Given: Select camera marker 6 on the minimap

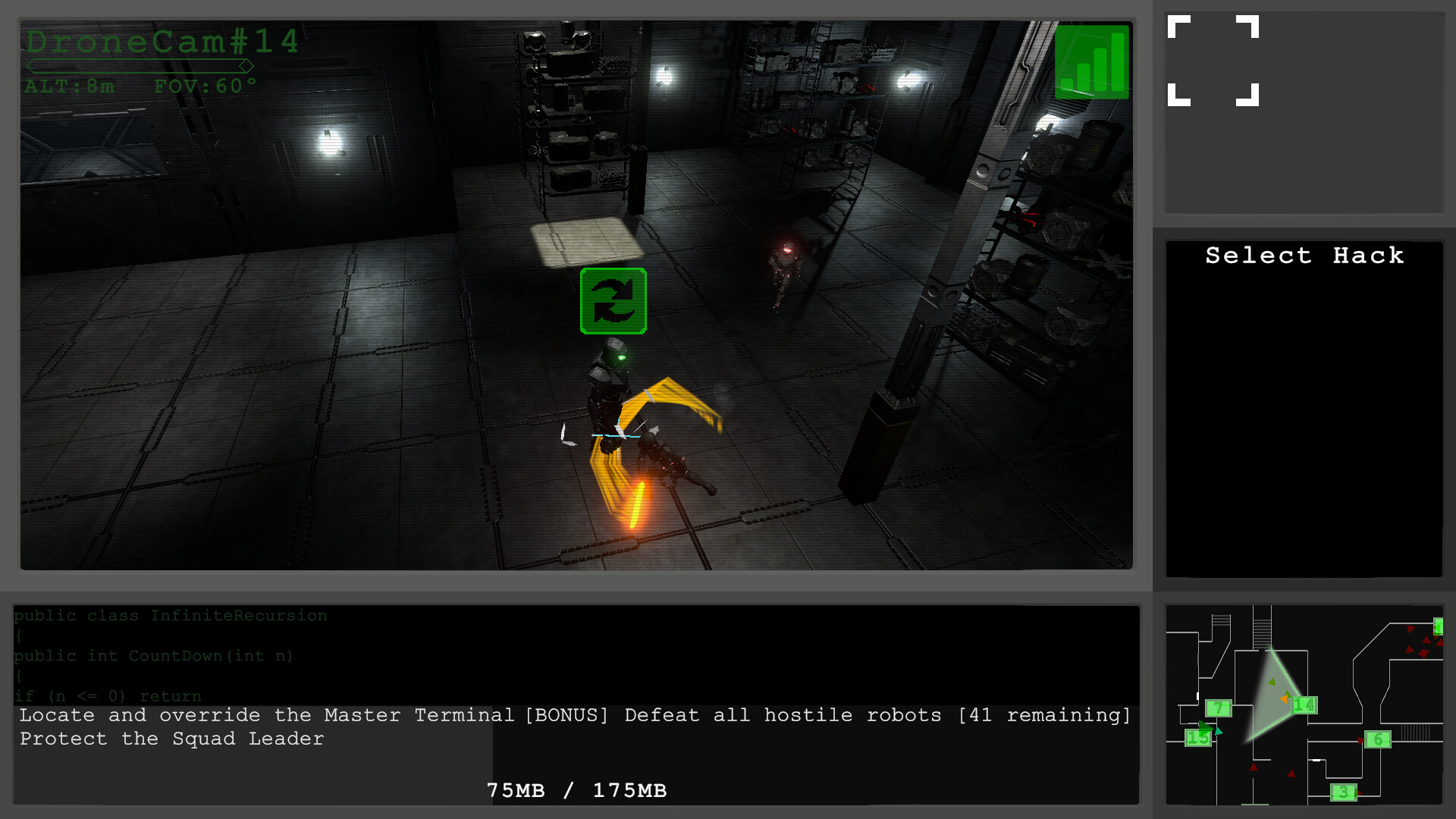Looking at the screenshot, I should pyautogui.click(x=1378, y=739).
